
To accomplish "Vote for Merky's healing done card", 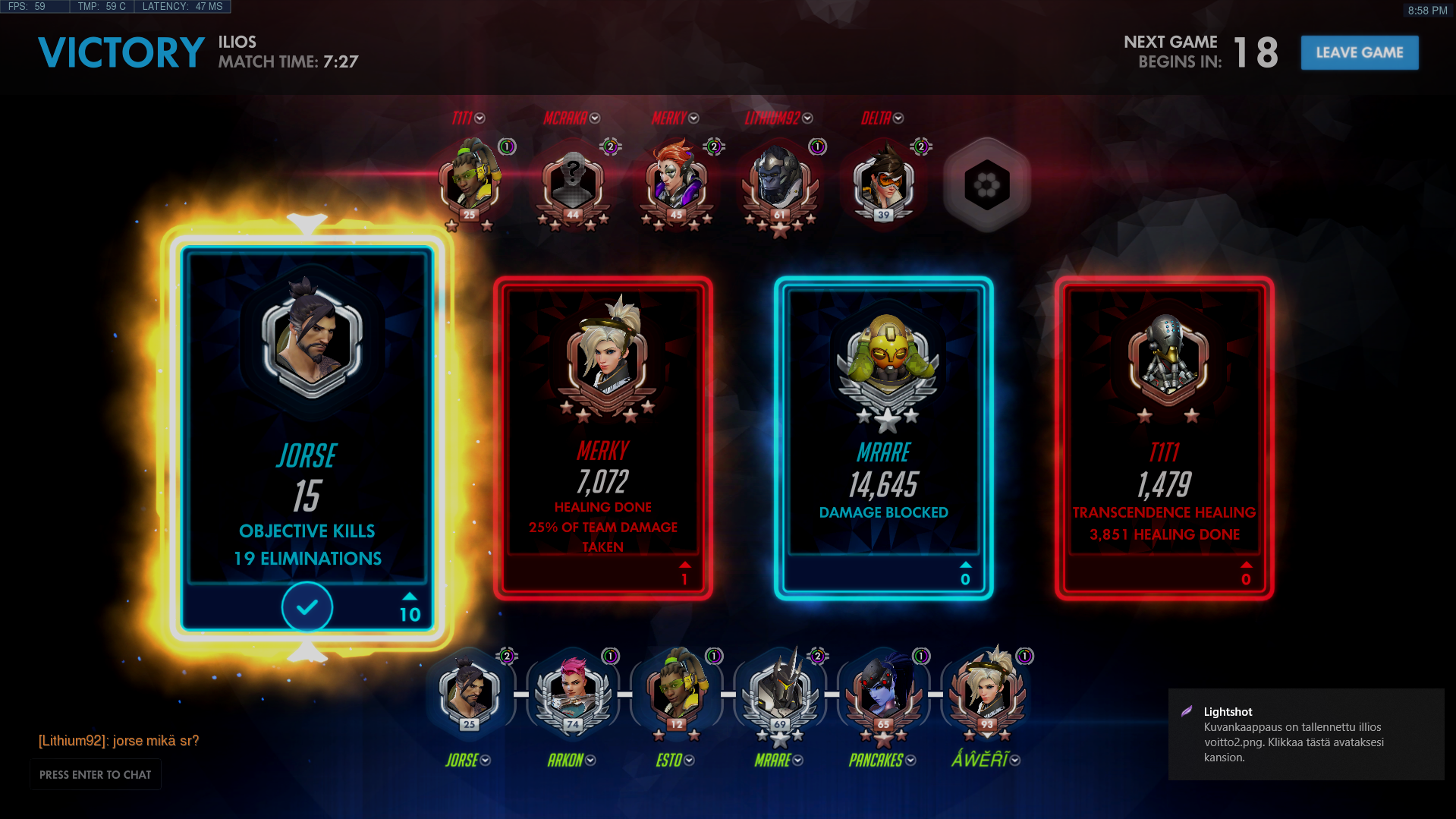I will (x=603, y=438).
